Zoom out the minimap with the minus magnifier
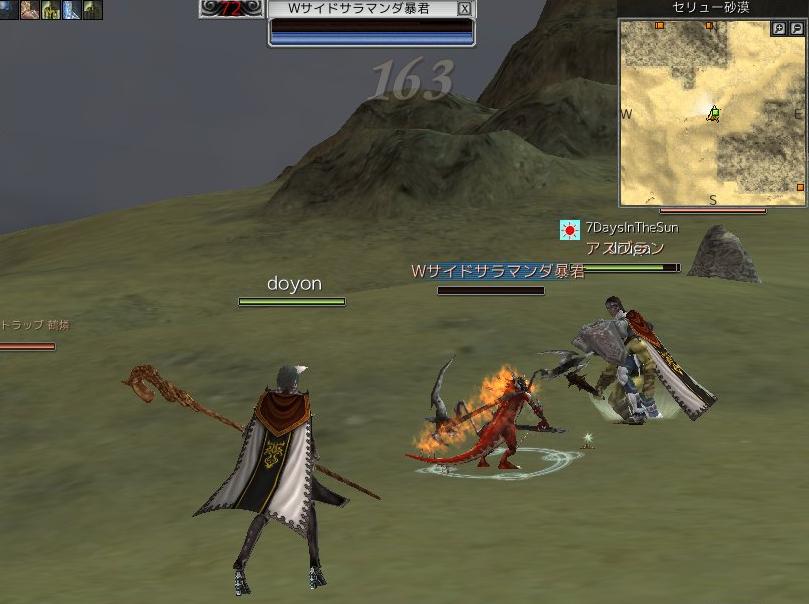The width and height of the screenshot is (809, 604). (796, 29)
